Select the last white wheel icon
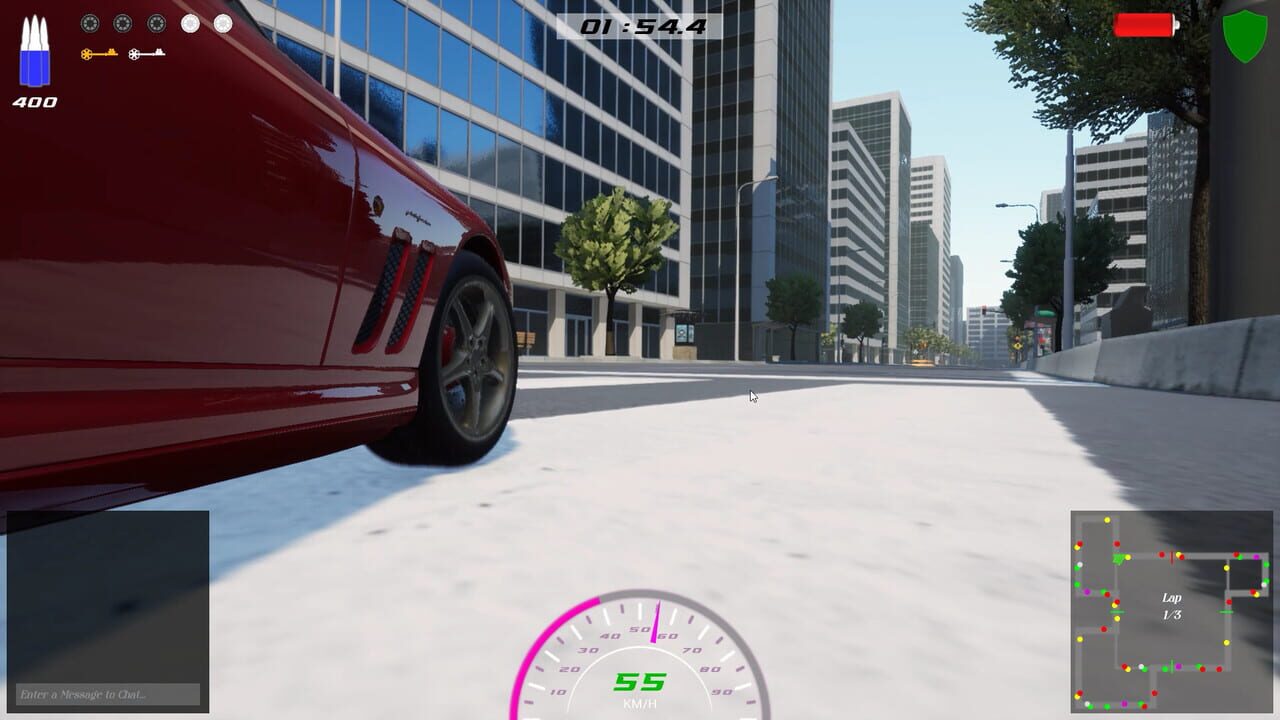 [222, 23]
